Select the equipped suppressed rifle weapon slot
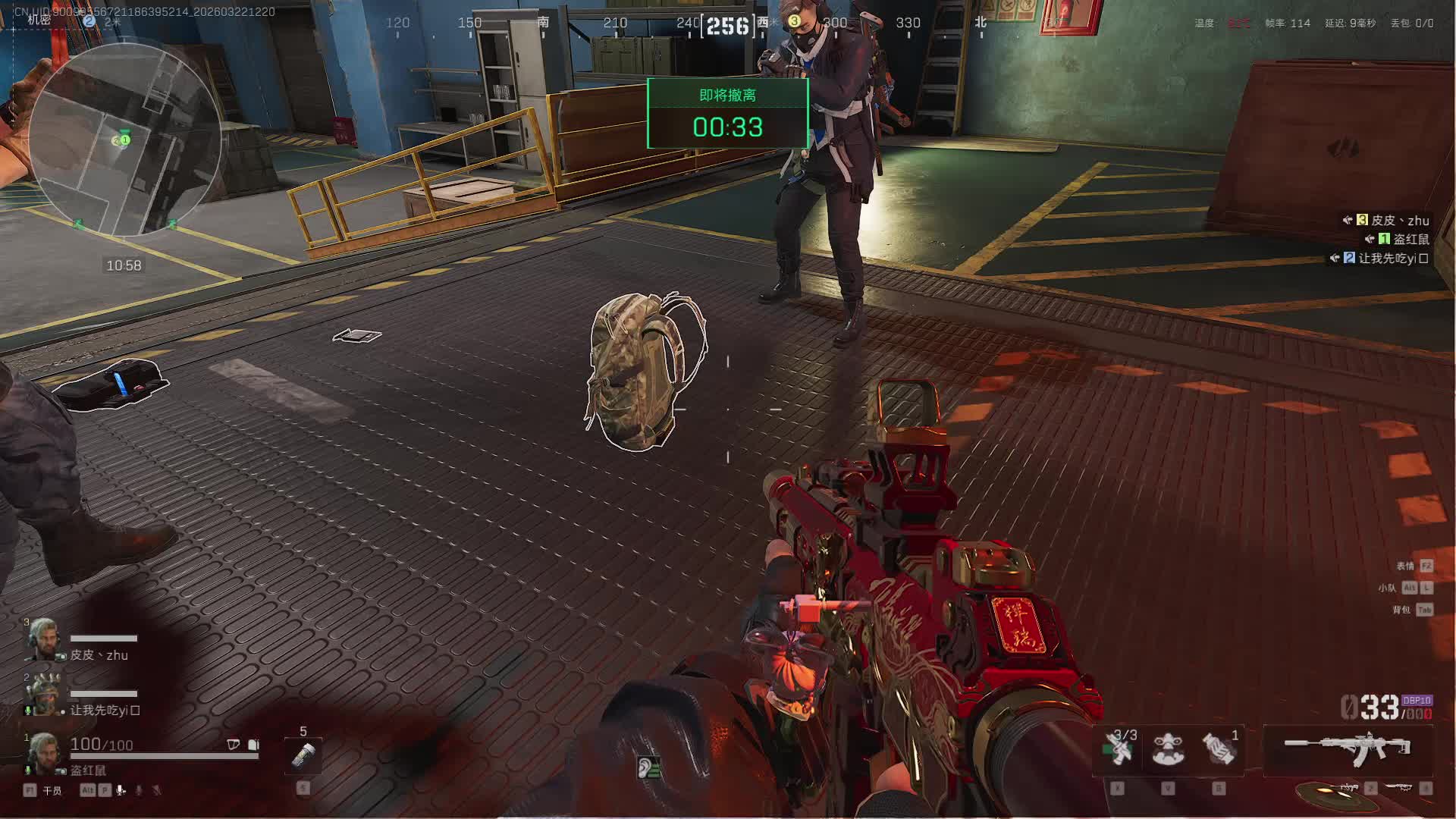The width and height of the screenshot is (1456, 819). click(1348, 749)
